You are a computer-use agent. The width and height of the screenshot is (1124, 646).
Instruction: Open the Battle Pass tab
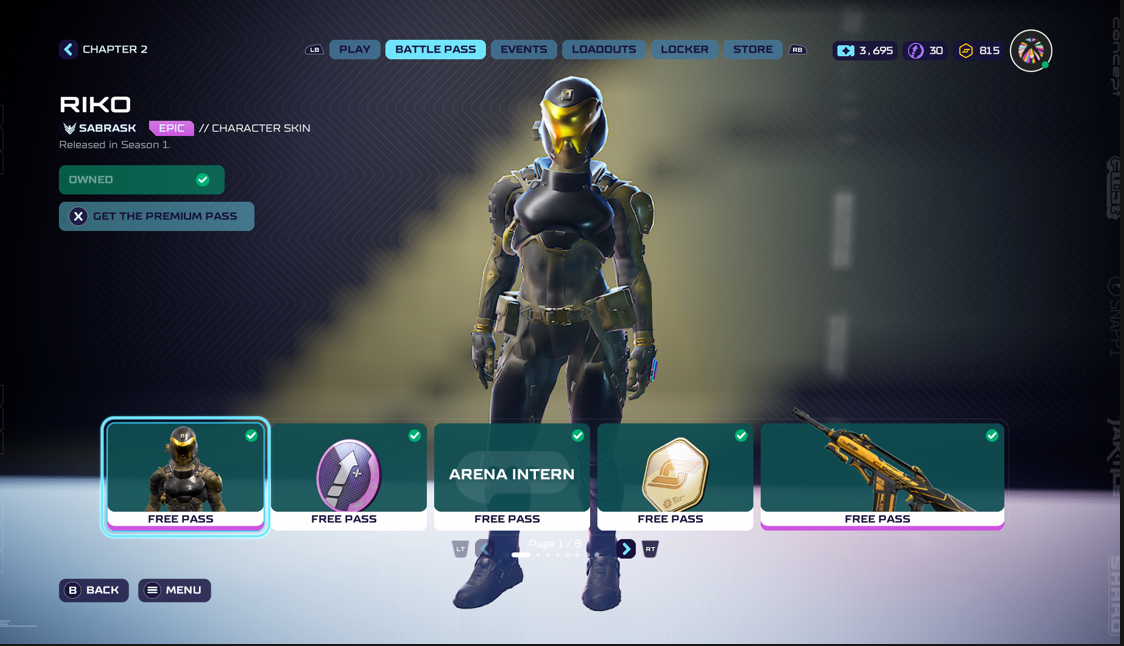coord(435,49)
